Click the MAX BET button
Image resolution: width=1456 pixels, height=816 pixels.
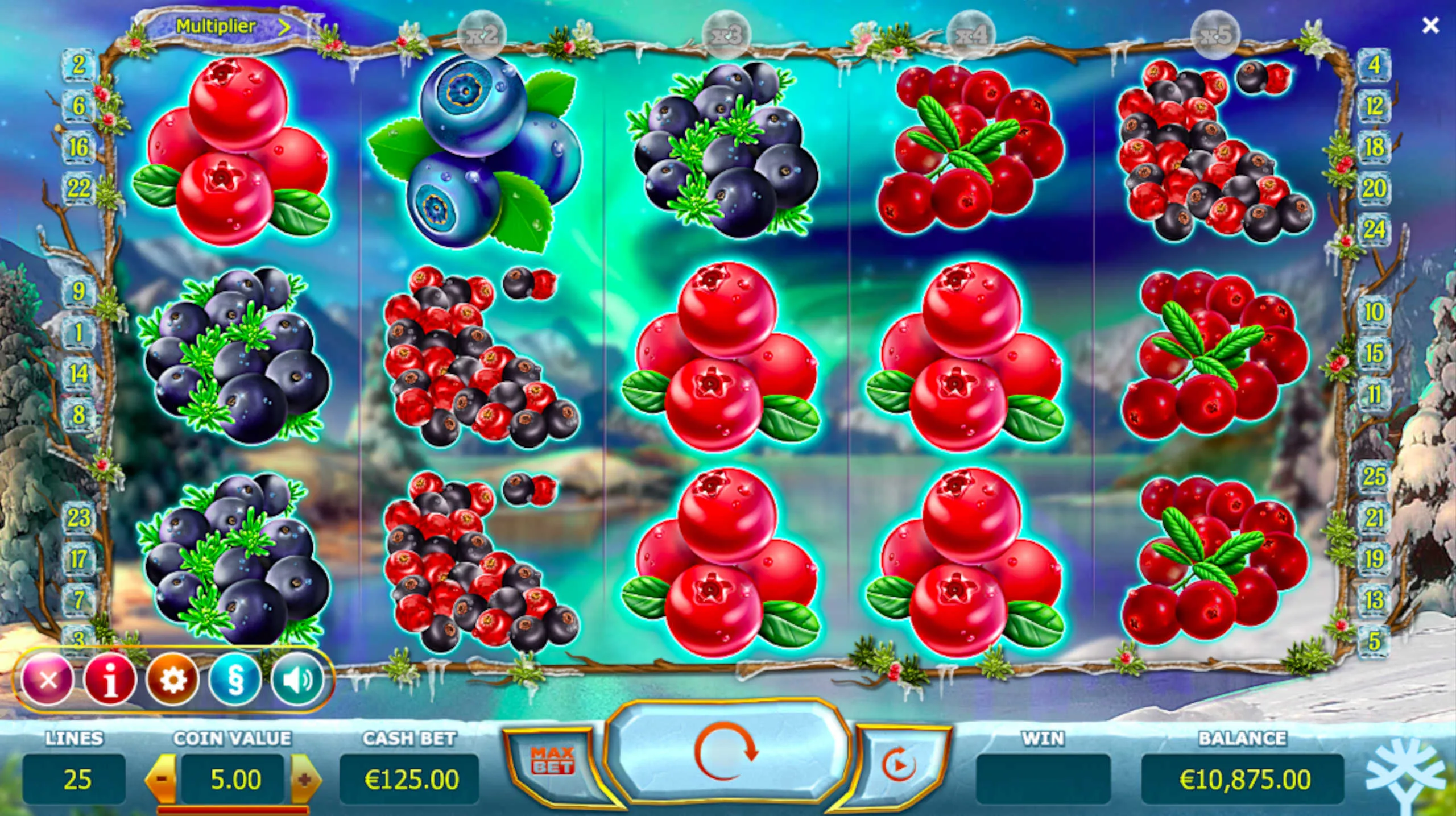552,761
